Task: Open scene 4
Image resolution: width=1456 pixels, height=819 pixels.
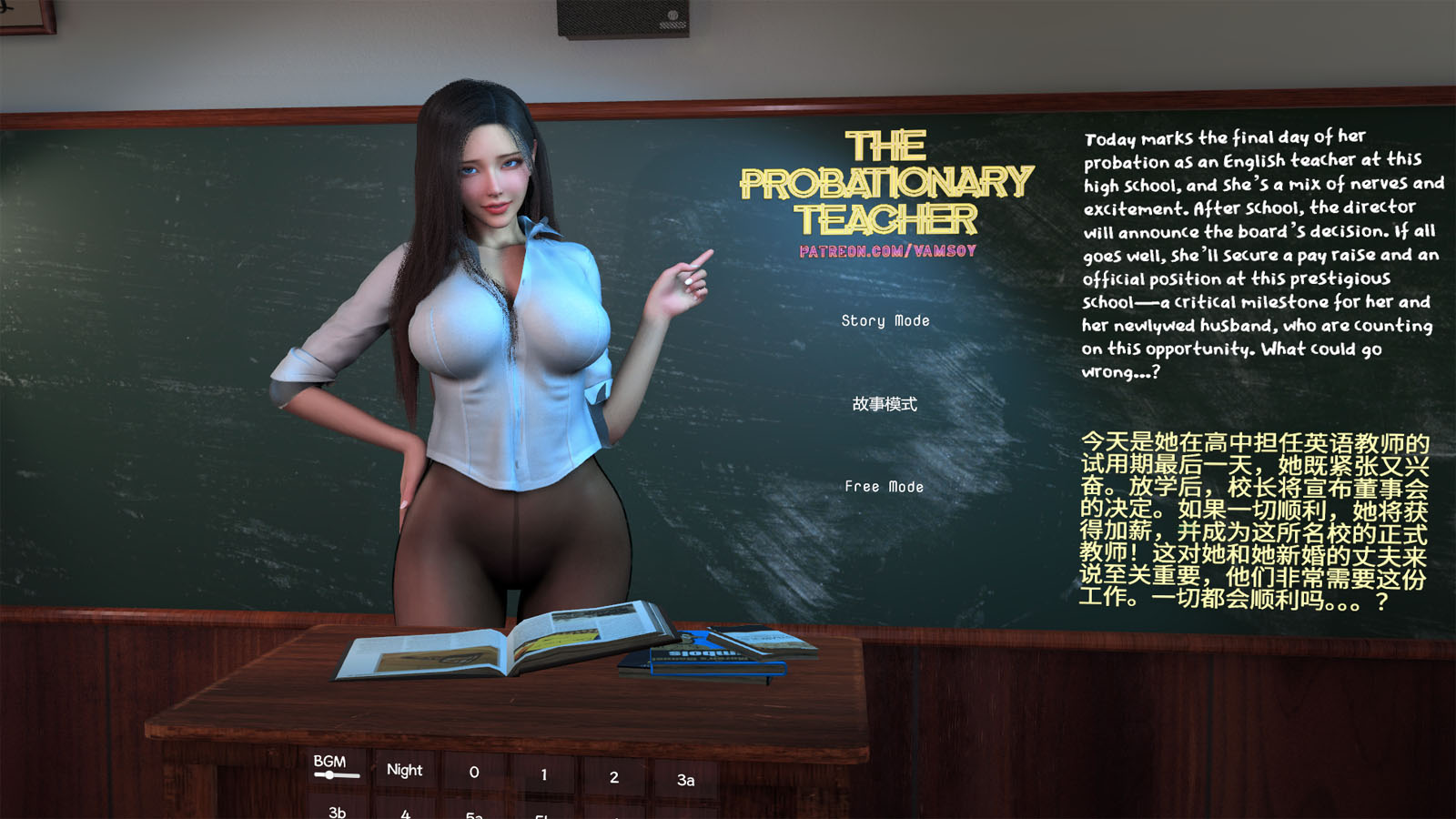Action: [405, 814]
